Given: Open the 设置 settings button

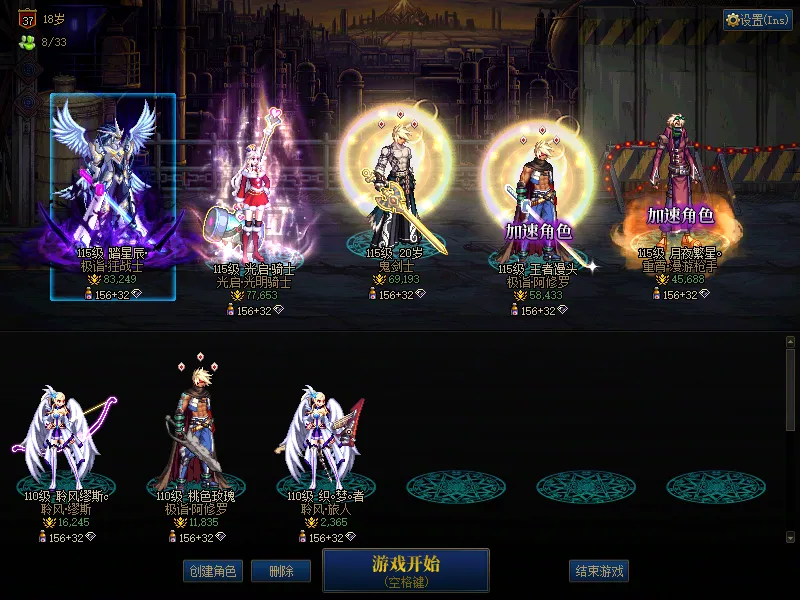Looking at the screenshot, I should (x=758, y=20).
